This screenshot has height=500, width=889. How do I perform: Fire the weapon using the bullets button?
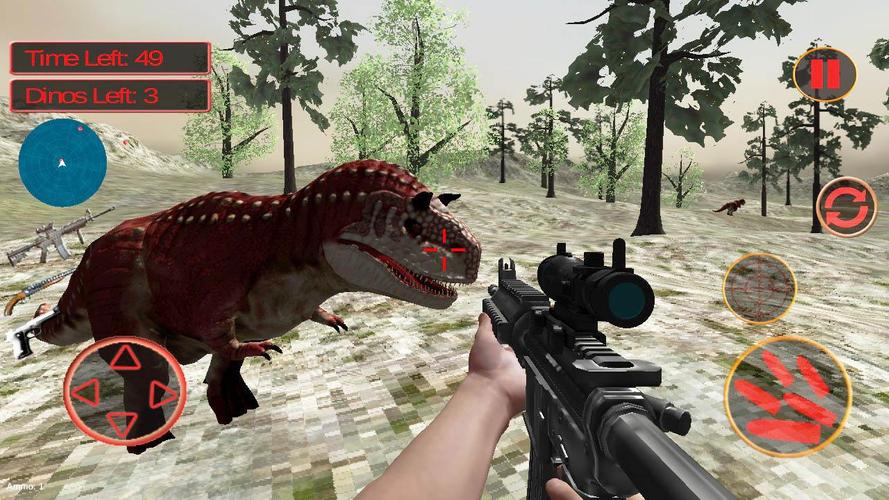(x=787, y=396)
